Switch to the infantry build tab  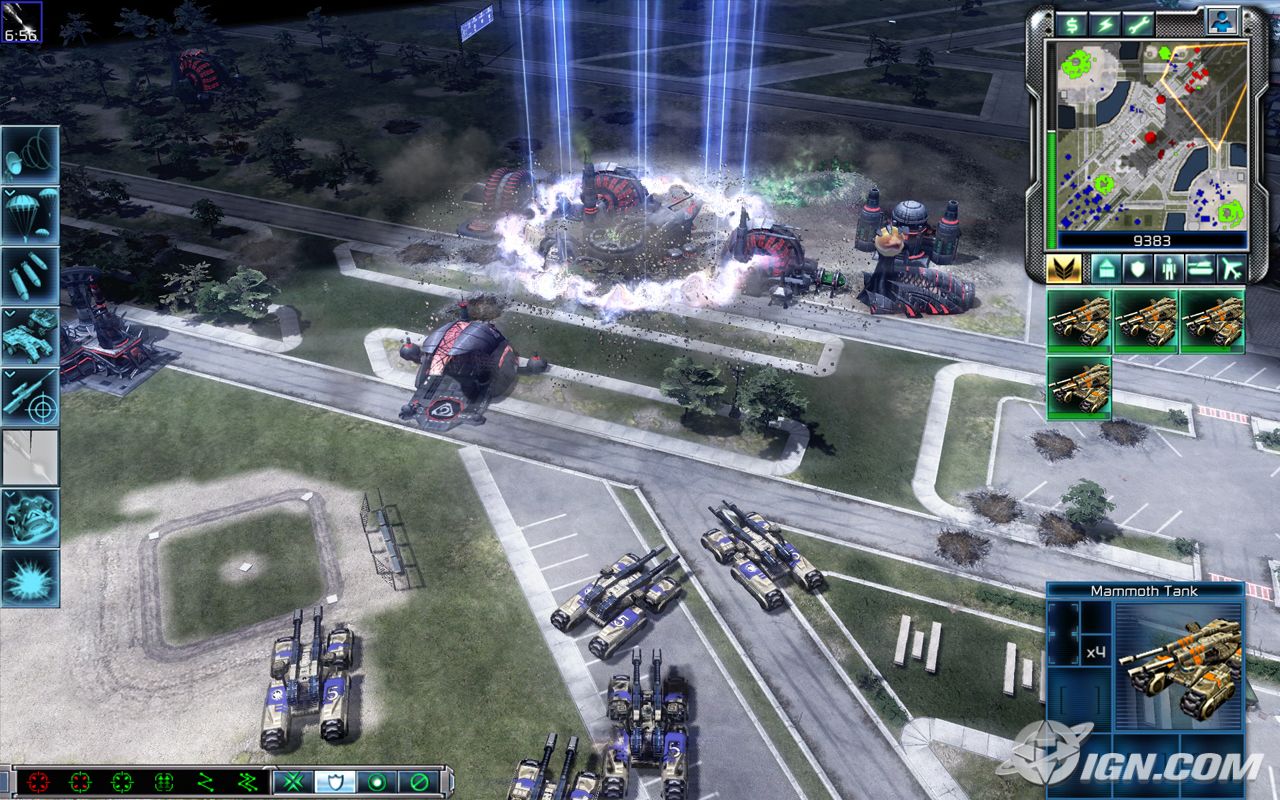[x=1169, y=268]
